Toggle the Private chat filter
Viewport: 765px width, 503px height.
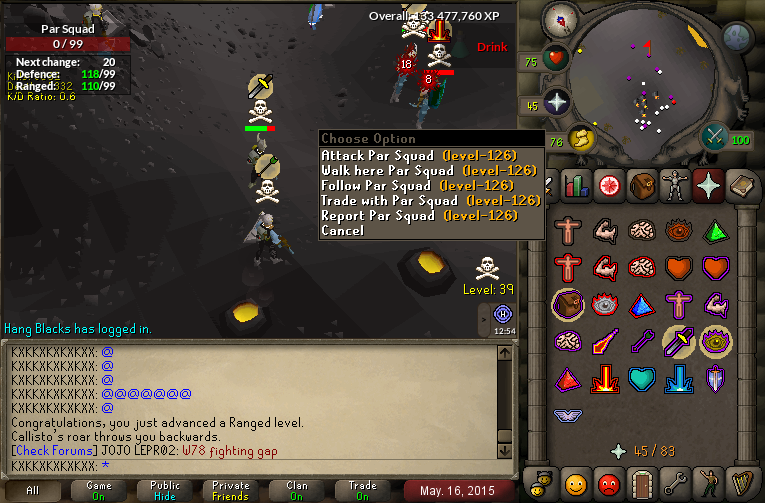tap(231, 490)
